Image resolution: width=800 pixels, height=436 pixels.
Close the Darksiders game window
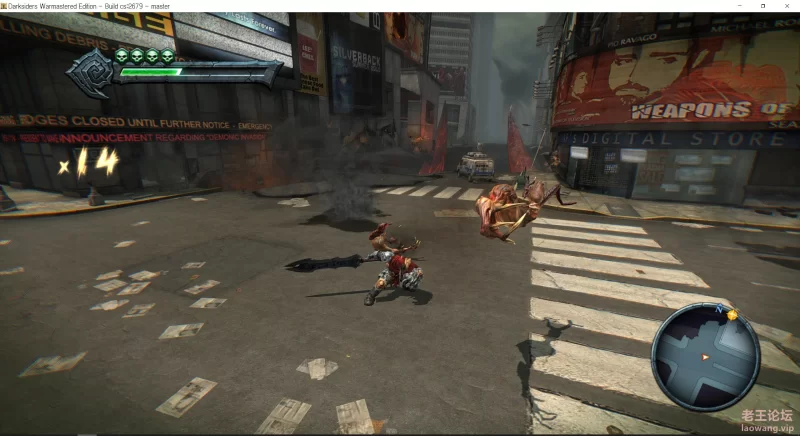click(787, 6)
